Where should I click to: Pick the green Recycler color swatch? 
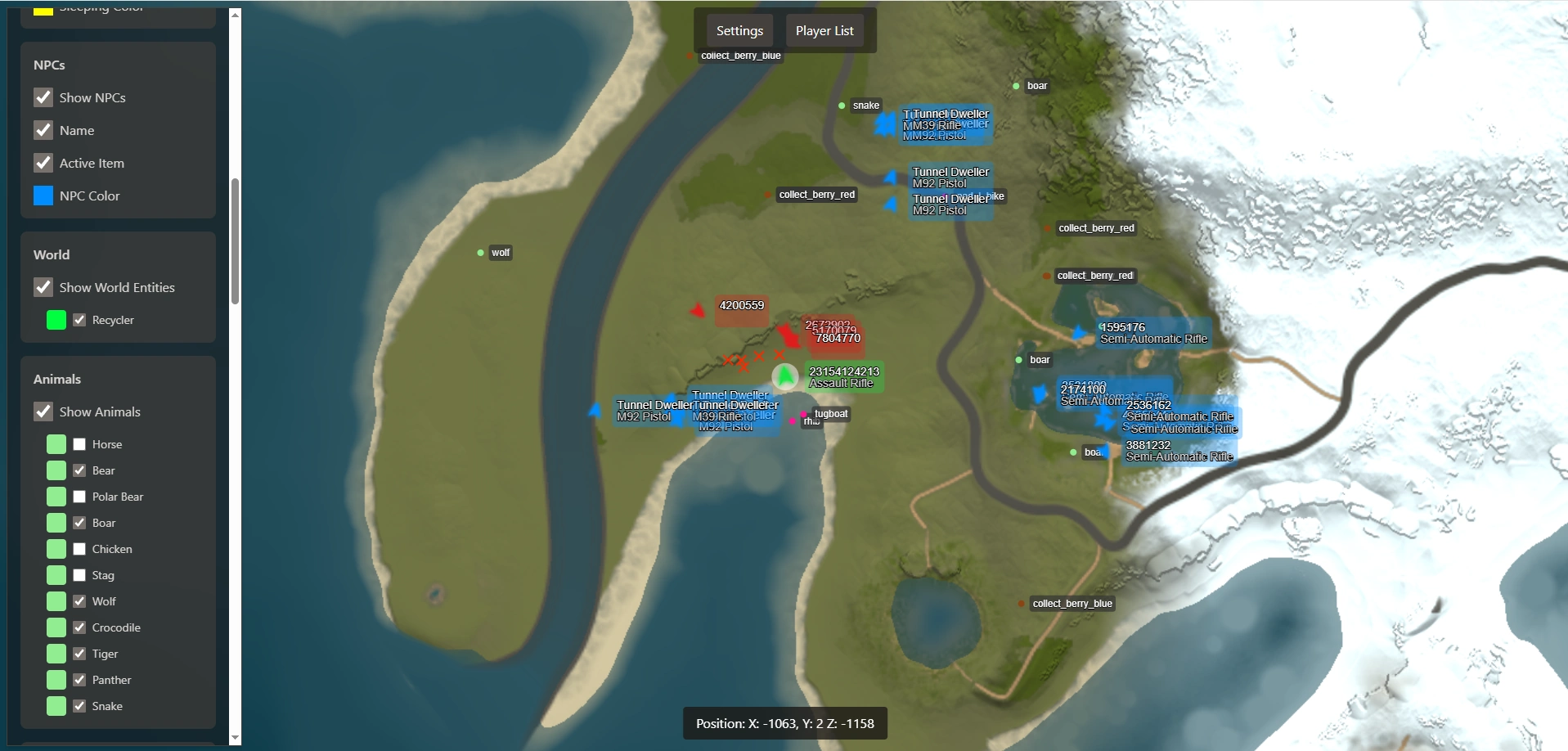tap(56, 320)
